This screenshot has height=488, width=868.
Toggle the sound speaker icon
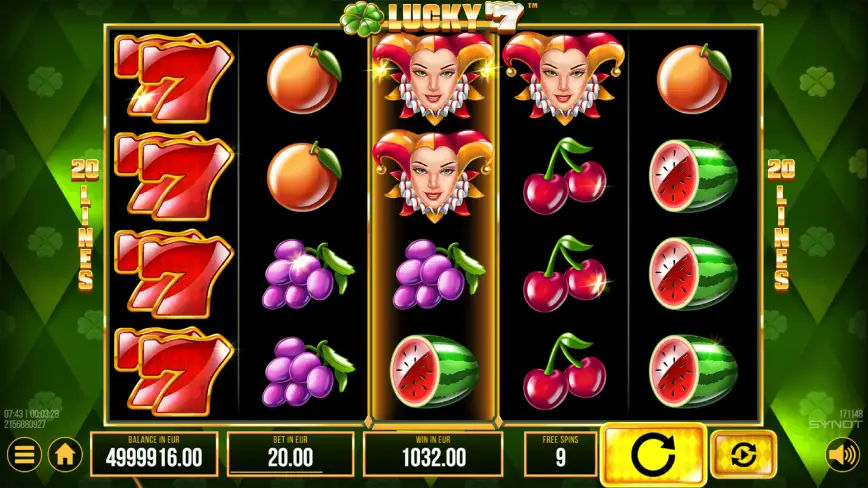tap(841, 456)
